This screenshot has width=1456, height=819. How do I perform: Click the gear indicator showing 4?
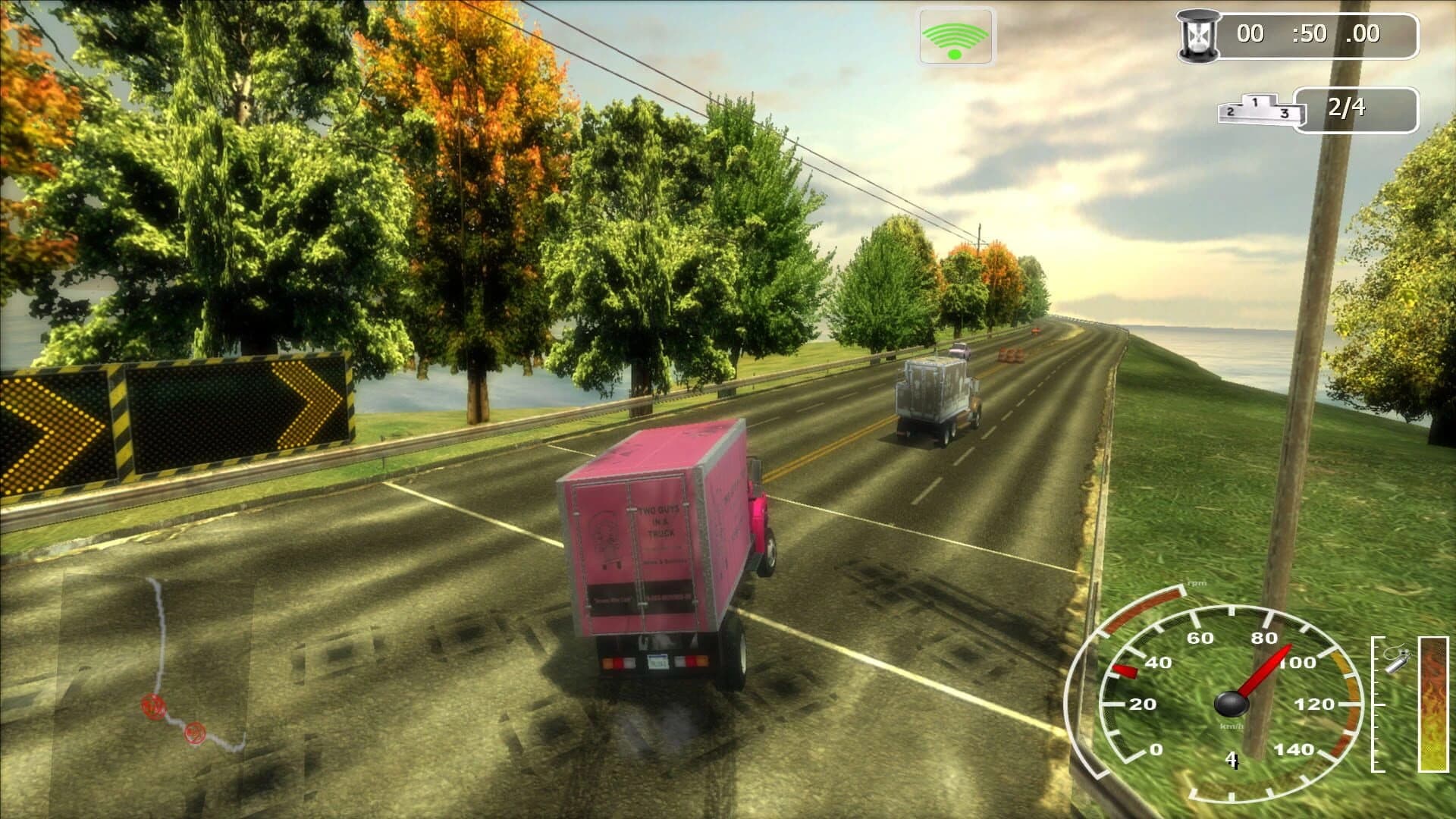[1232, 759]
